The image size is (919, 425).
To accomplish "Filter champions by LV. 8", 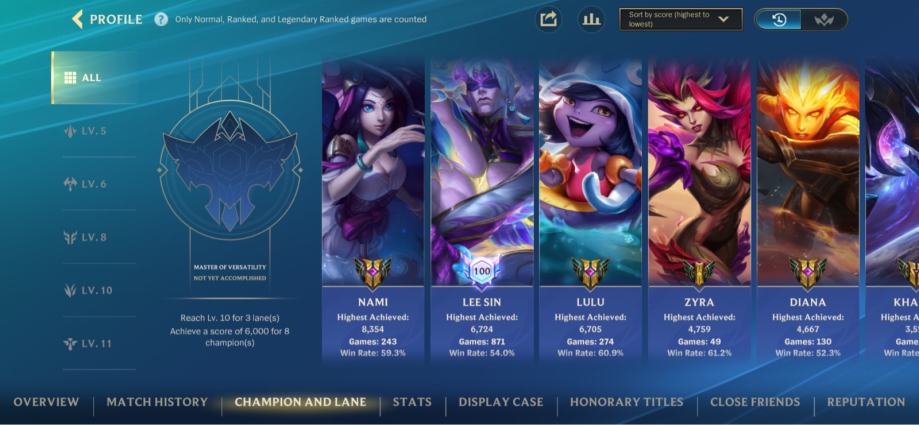I will (92, 237).
